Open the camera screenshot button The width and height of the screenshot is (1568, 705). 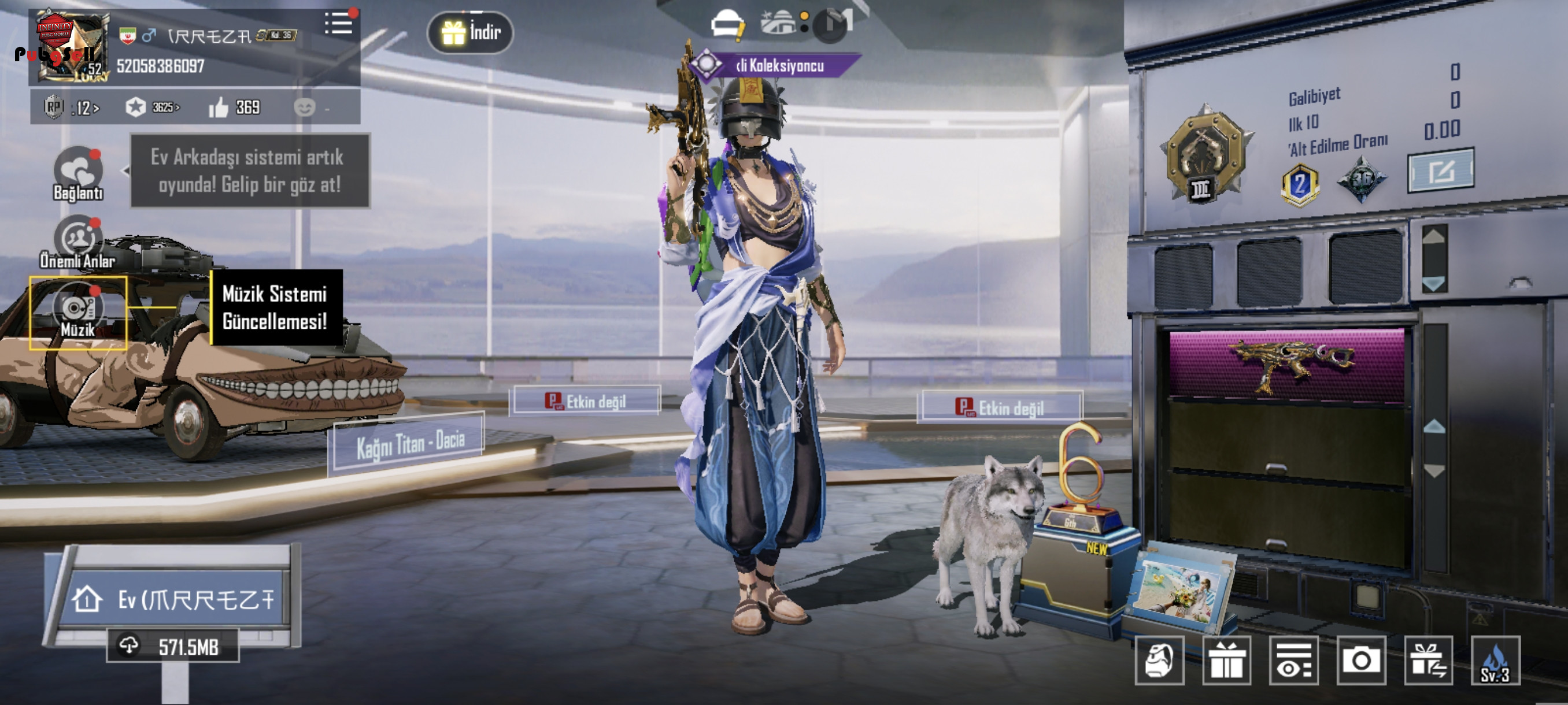click(x=1361, y=661)
